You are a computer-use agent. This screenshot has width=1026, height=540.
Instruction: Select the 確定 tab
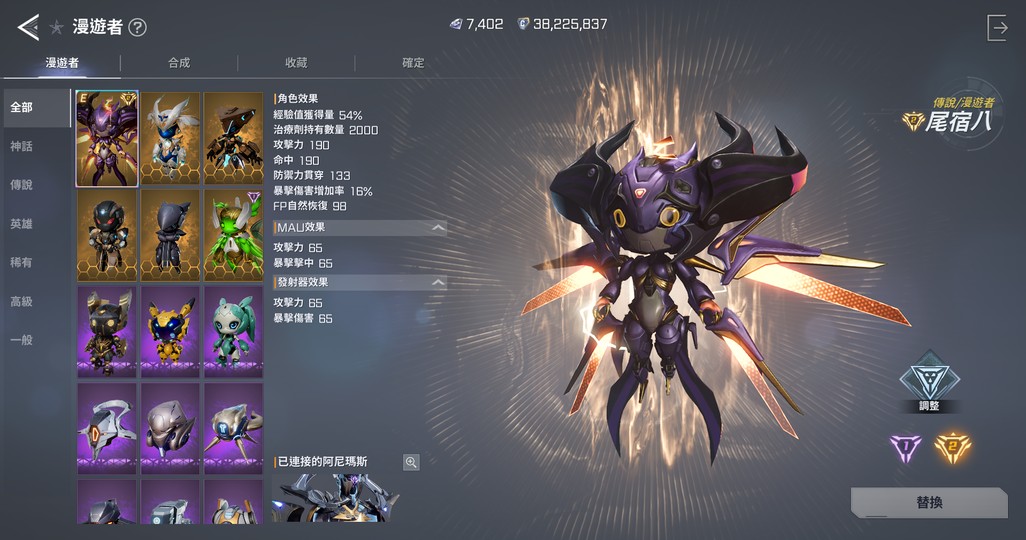(413, 63)
